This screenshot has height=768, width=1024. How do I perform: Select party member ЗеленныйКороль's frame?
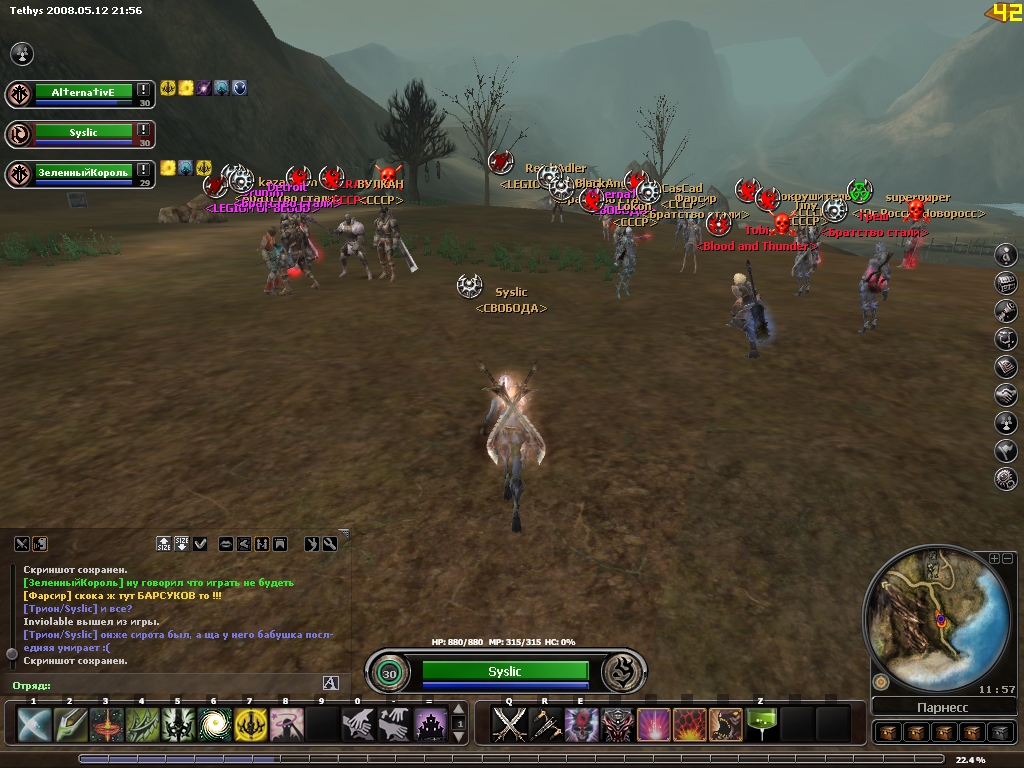[83, 173]
